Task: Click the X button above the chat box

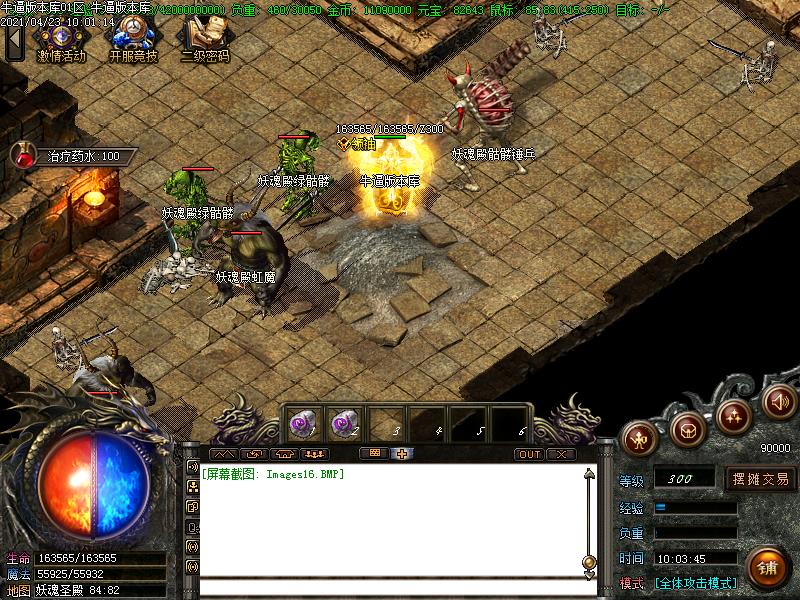Action: tap(561, 454)
